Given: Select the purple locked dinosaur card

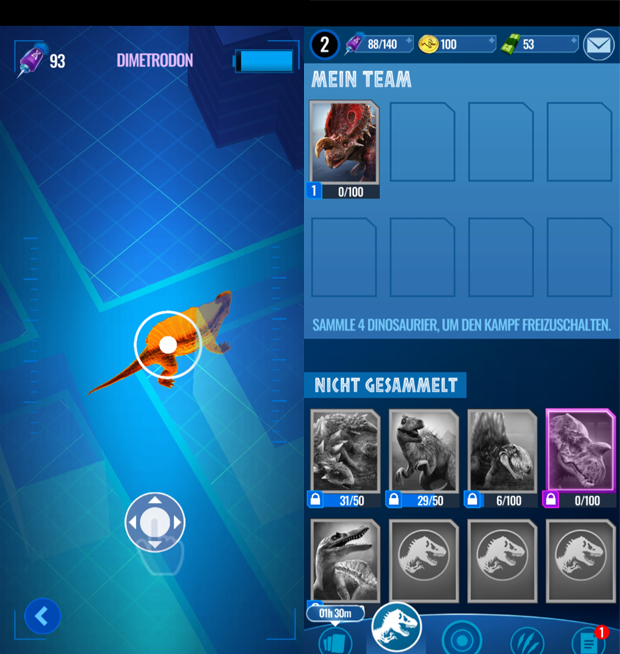Looking at the screenshot, I should point(581,452).
